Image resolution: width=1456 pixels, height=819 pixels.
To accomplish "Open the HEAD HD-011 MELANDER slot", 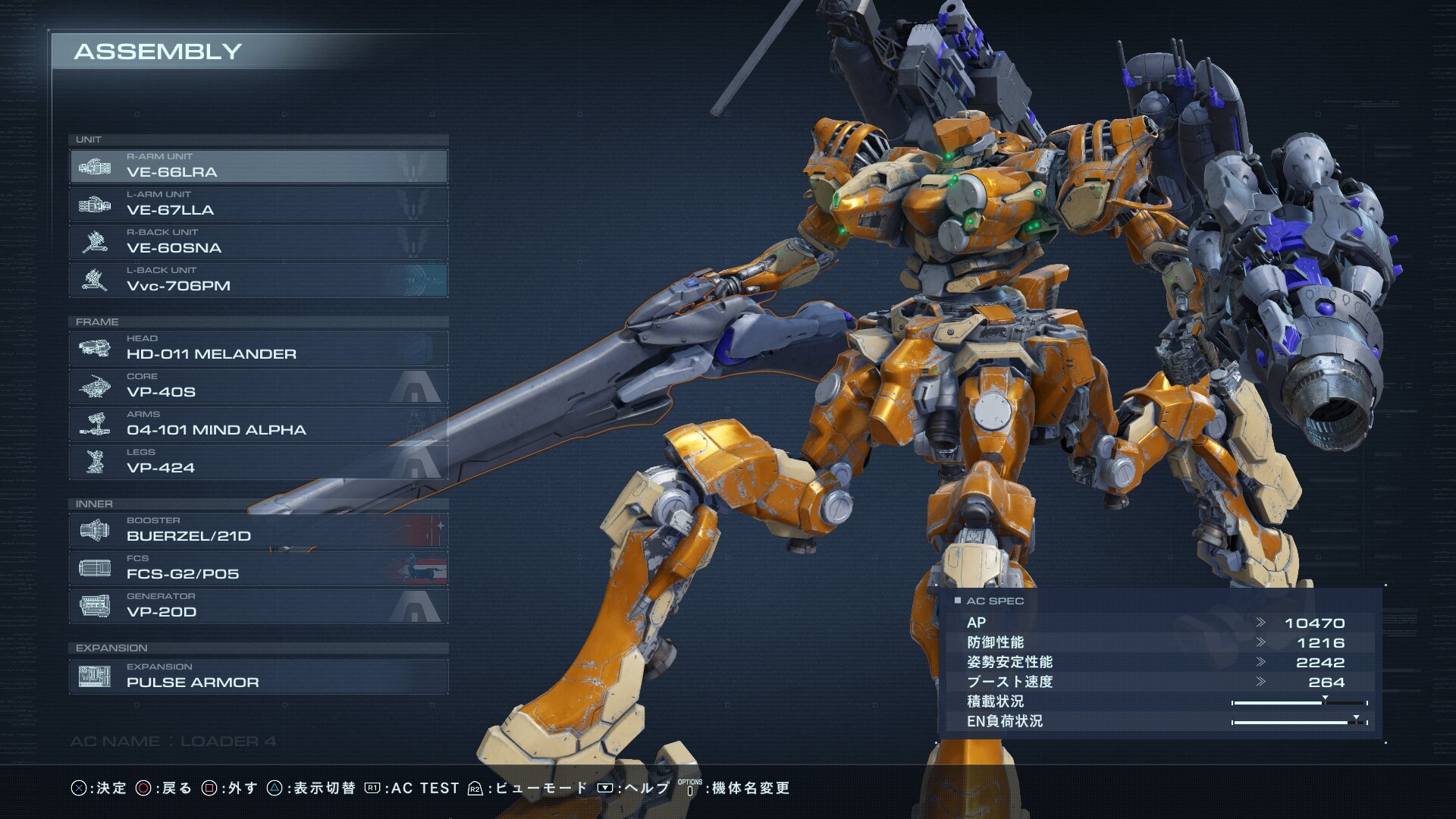I will [258, 348].
